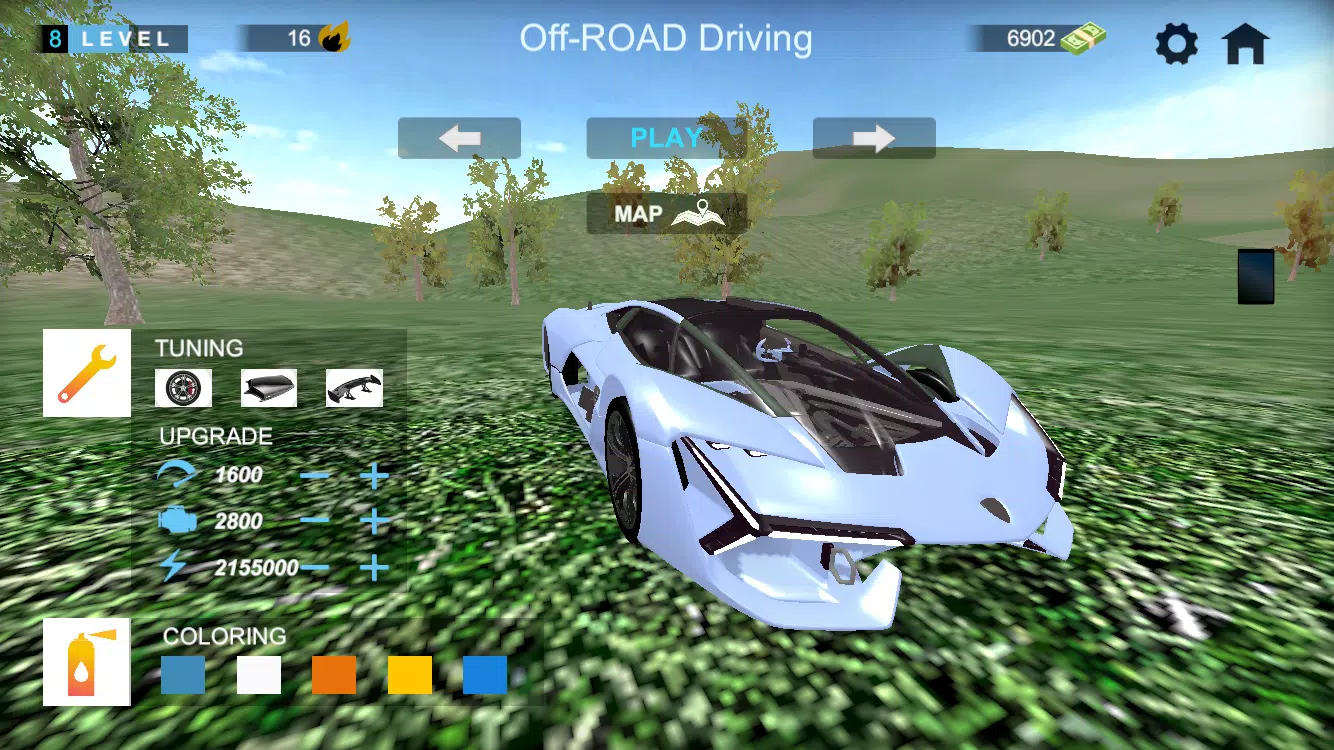Select the wheel tuning option
Image resolution: width=1334 pixels, height=750 pixels.
[183, 388]
